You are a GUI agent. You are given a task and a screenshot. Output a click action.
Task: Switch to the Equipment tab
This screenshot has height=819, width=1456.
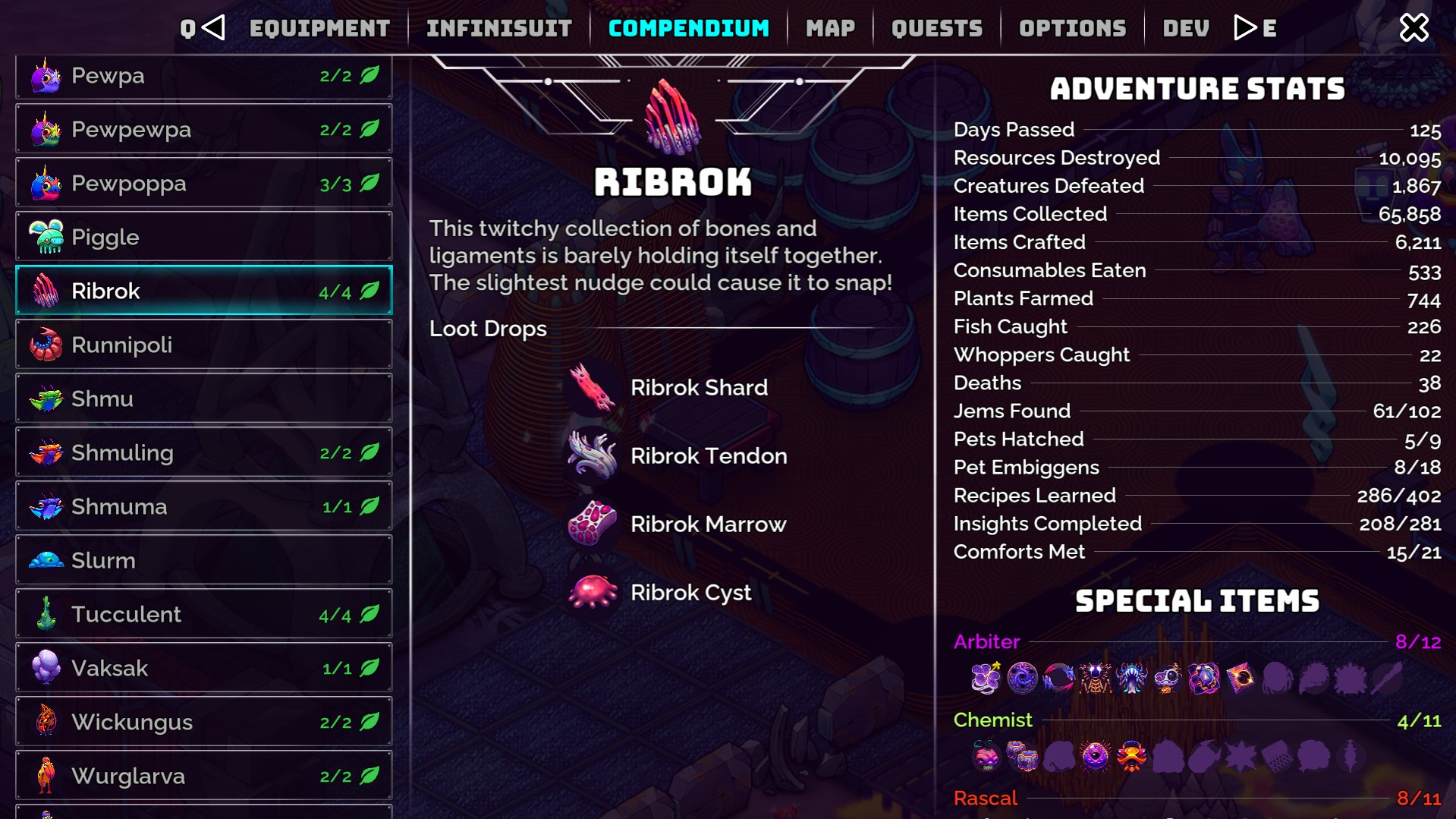[319, 27]
